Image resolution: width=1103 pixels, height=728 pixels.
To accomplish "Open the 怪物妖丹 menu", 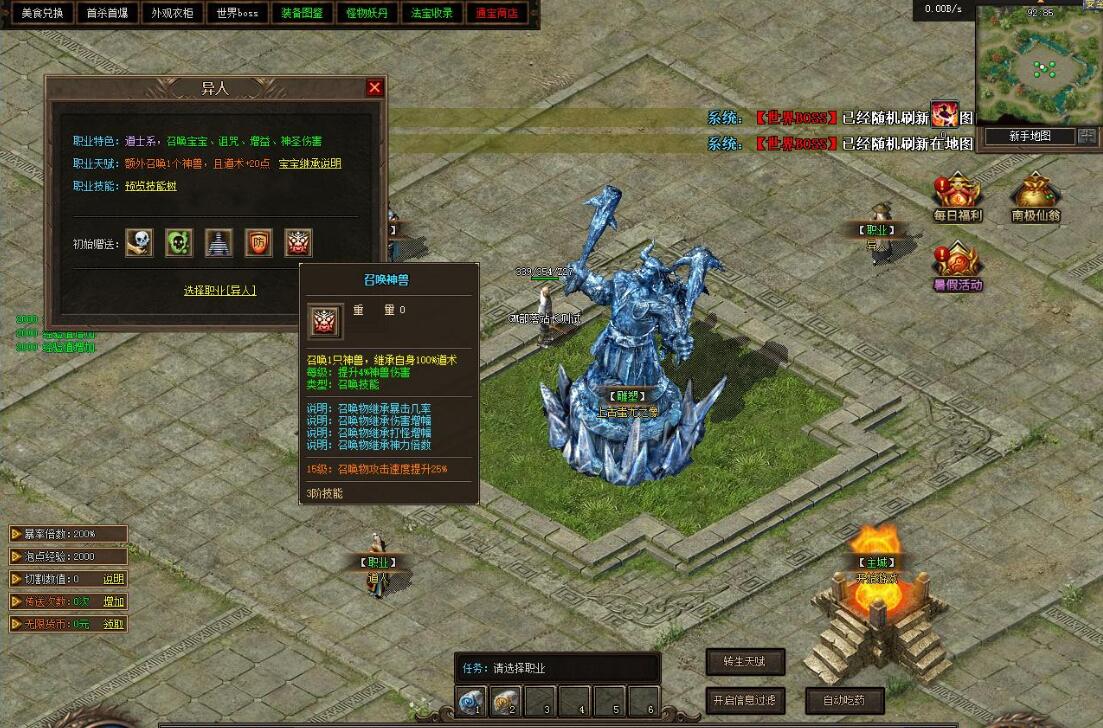I will pyautogui.click(x=367, y=14).
